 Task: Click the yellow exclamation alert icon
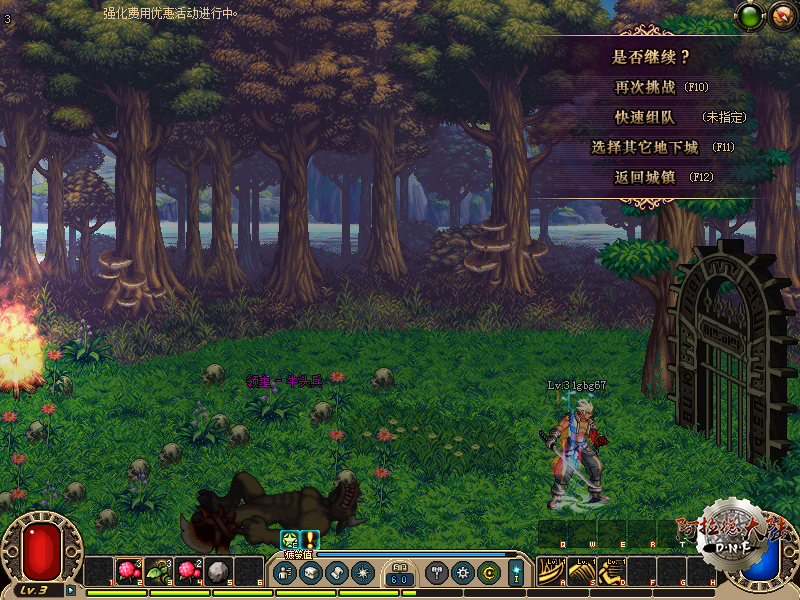click(310, 539)
